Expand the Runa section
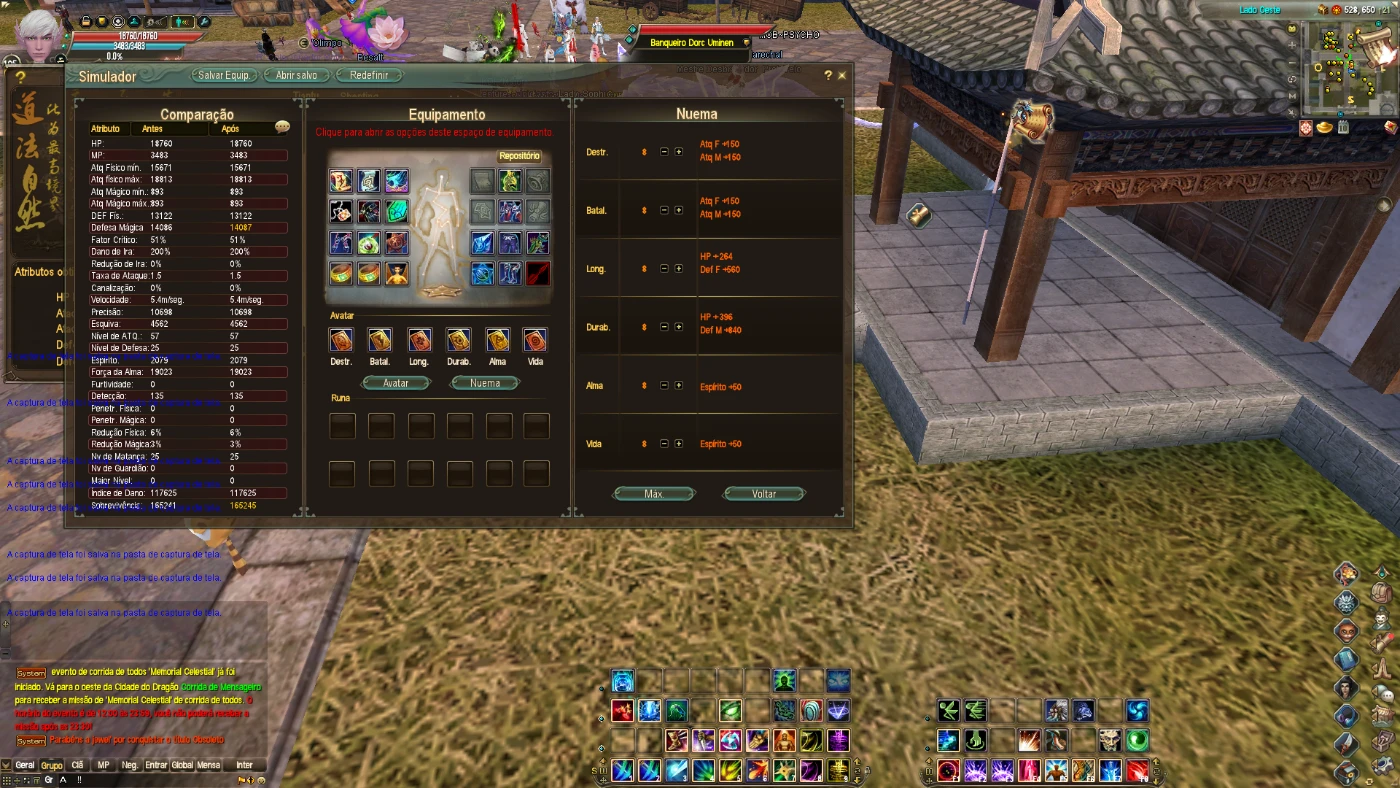This screenshot has height=788, width=1400. 341,397
